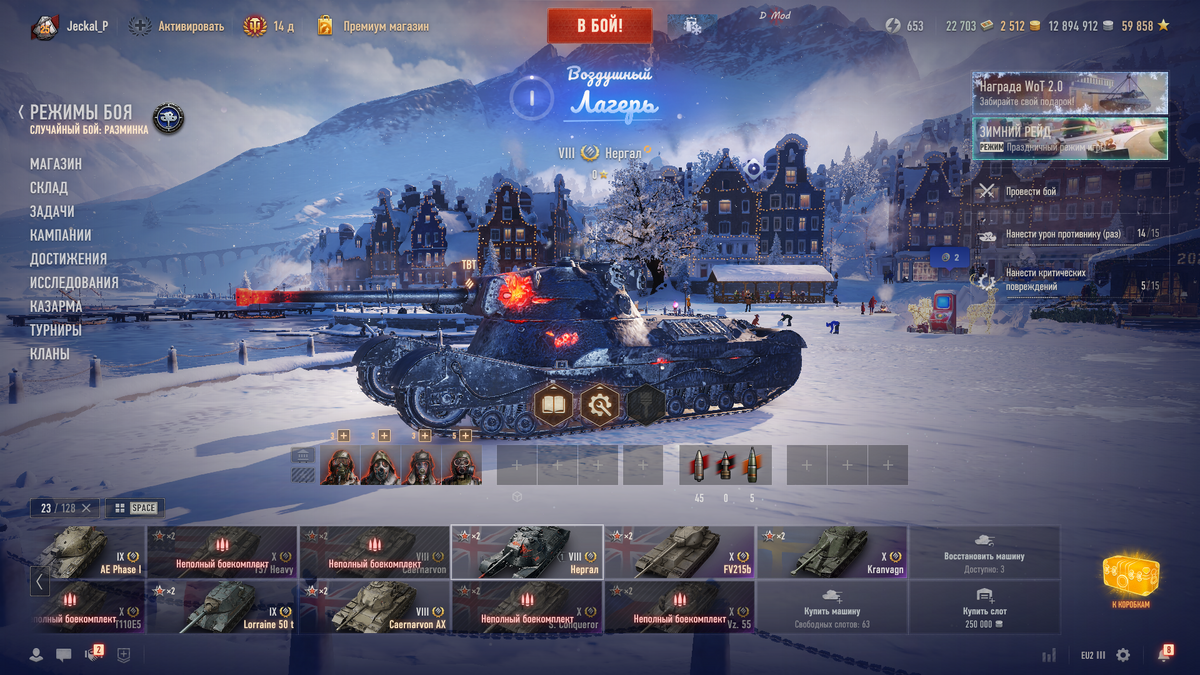This screenshot has height=675, width=1200.
Task: Open the СКЛАД menu entry
Action: [x=49, y=188]
